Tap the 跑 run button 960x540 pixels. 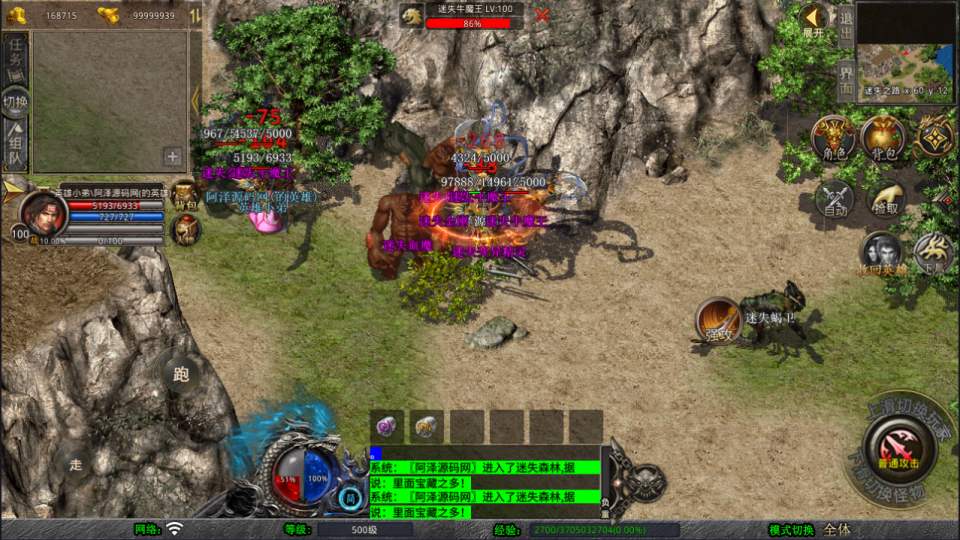[x=181, y=375]
